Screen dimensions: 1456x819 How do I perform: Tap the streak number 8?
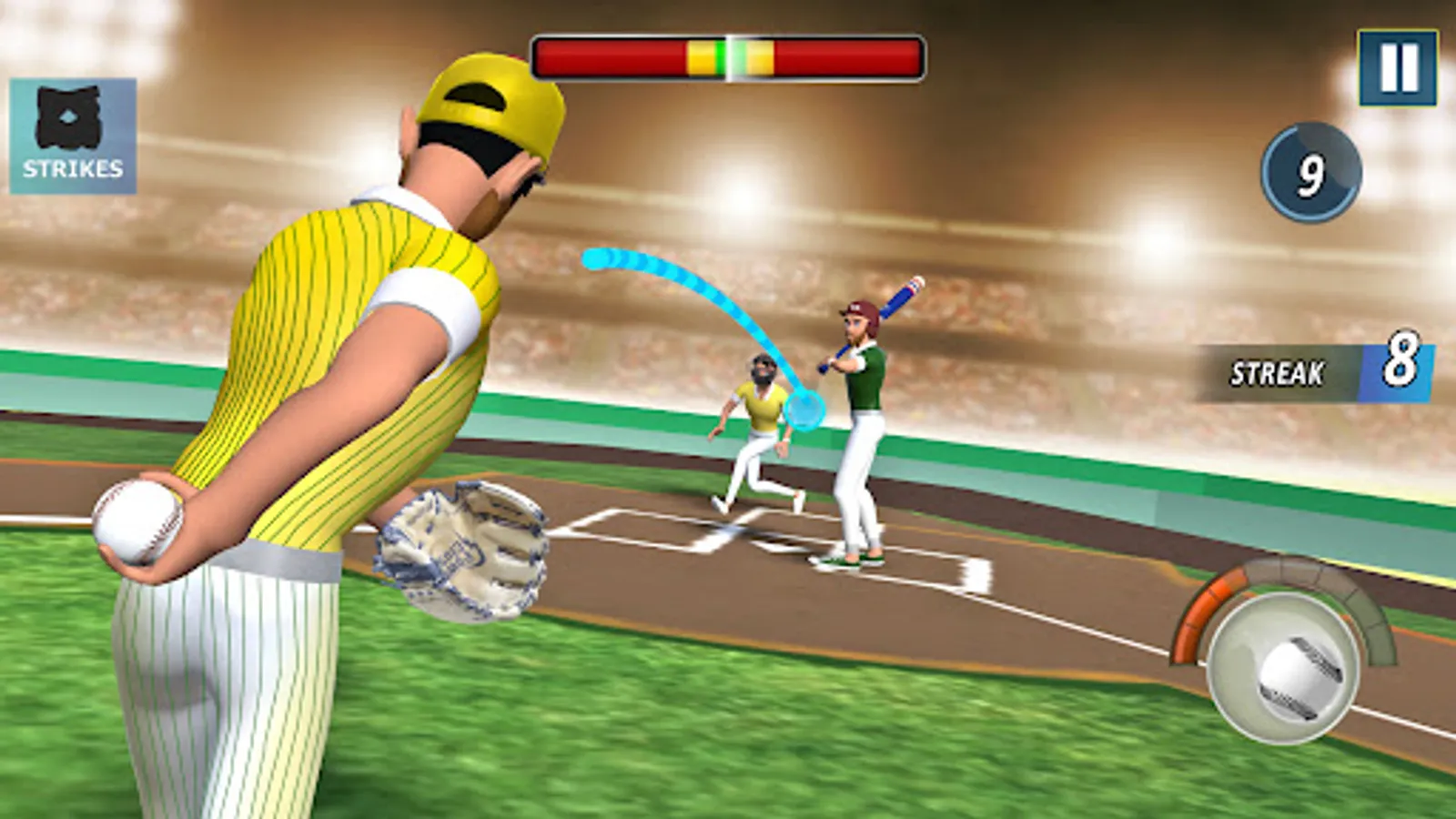[1400, 362]
